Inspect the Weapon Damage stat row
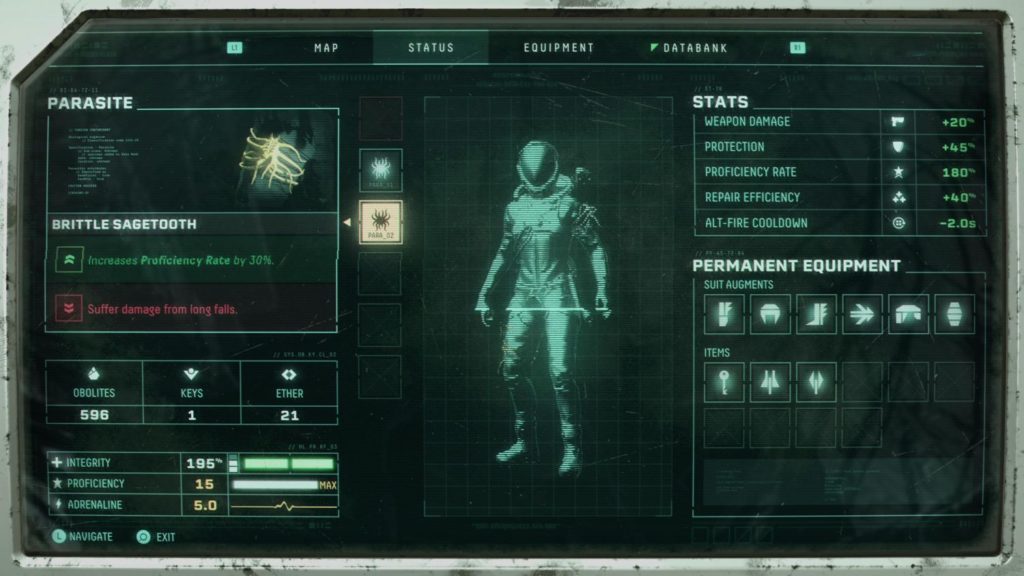 point(838,121)
